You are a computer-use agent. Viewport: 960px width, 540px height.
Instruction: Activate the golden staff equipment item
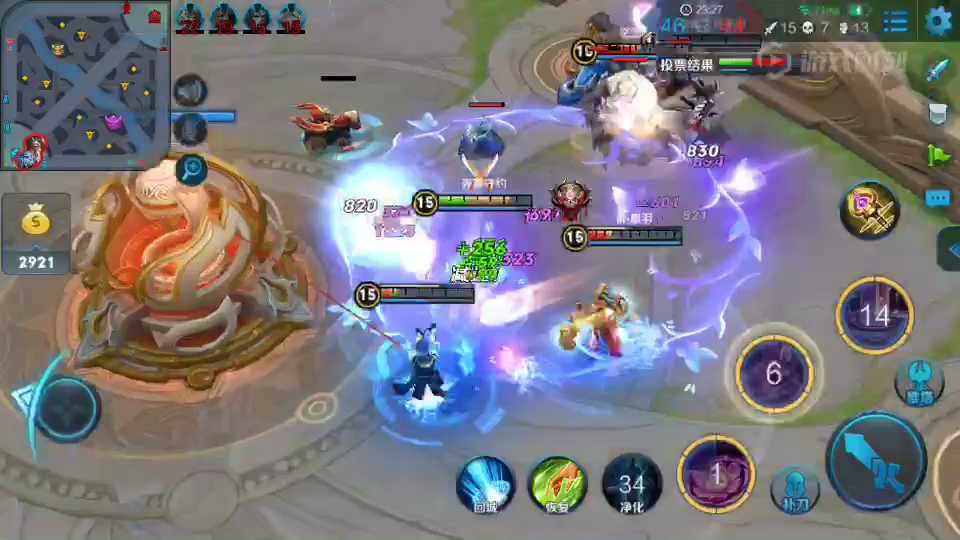click(x=869, y=210)
